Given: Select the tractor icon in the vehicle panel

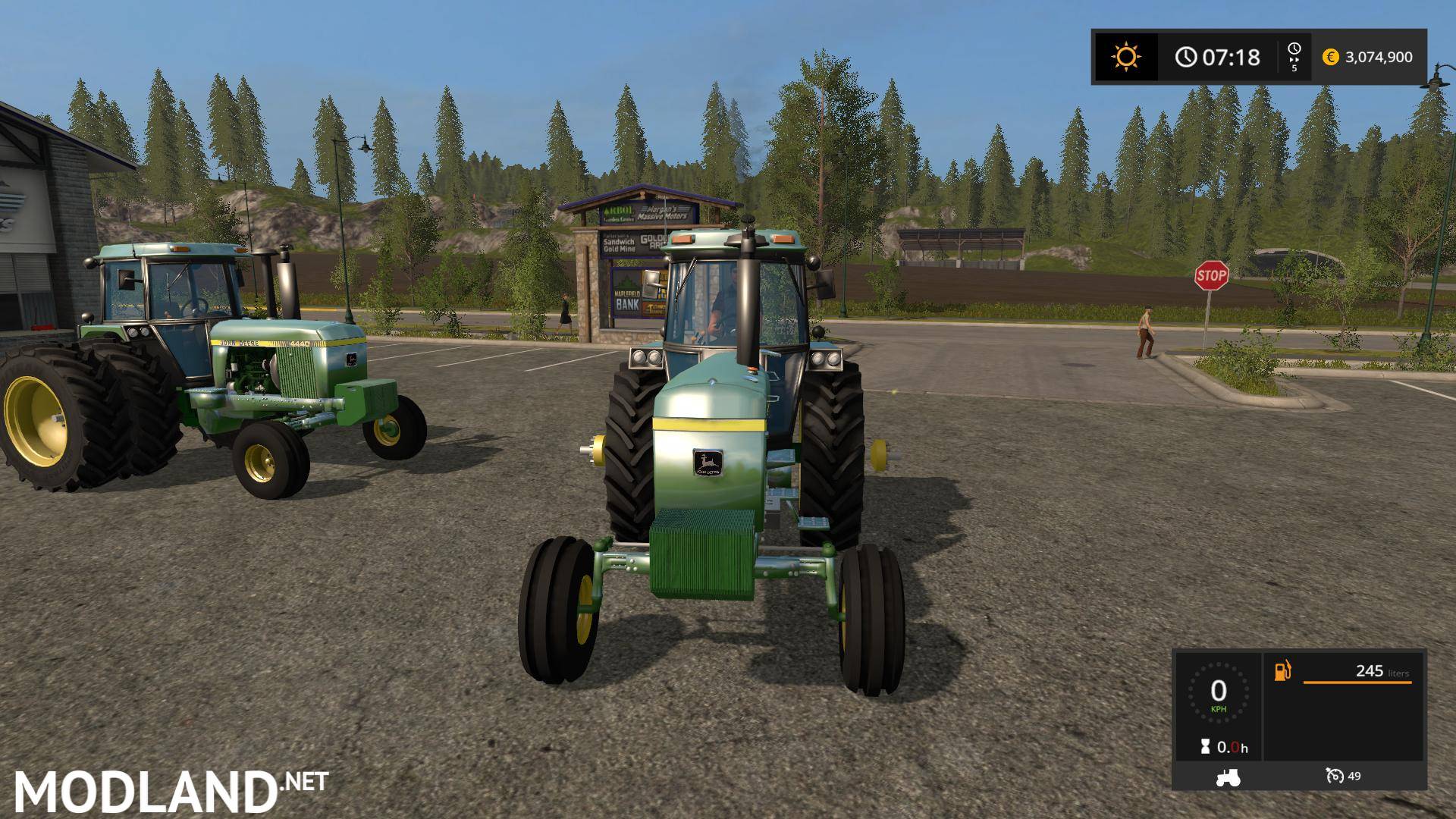Looking at the screenshot, I should tap(1228, 777).
